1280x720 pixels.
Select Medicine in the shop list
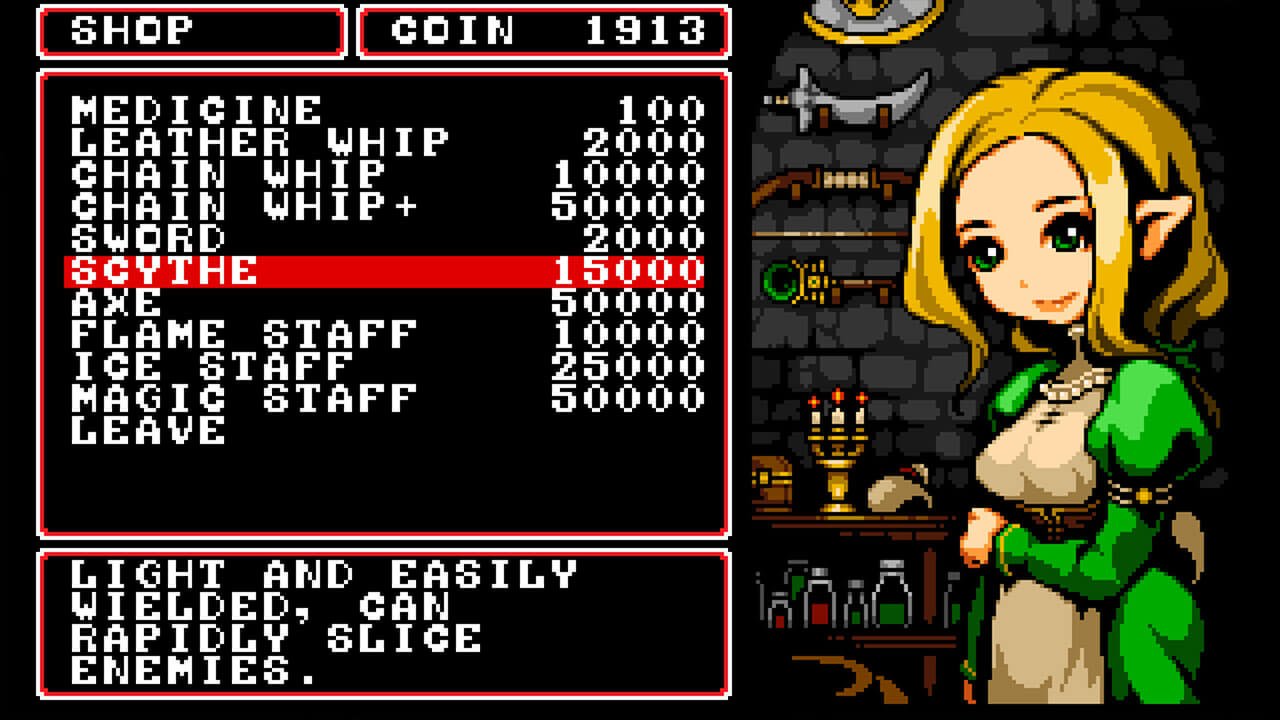click(x=197, y=110)
